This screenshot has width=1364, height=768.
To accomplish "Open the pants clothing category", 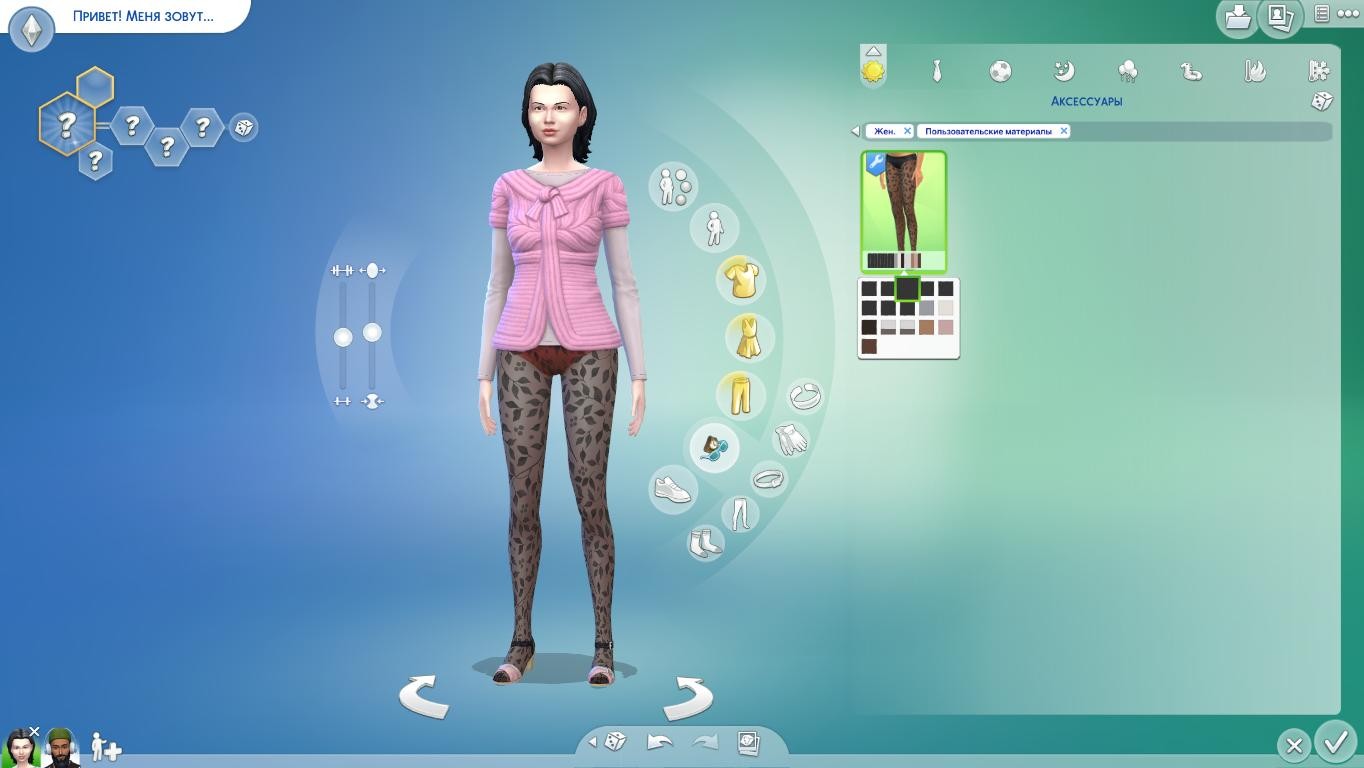I will click(741, 394).
